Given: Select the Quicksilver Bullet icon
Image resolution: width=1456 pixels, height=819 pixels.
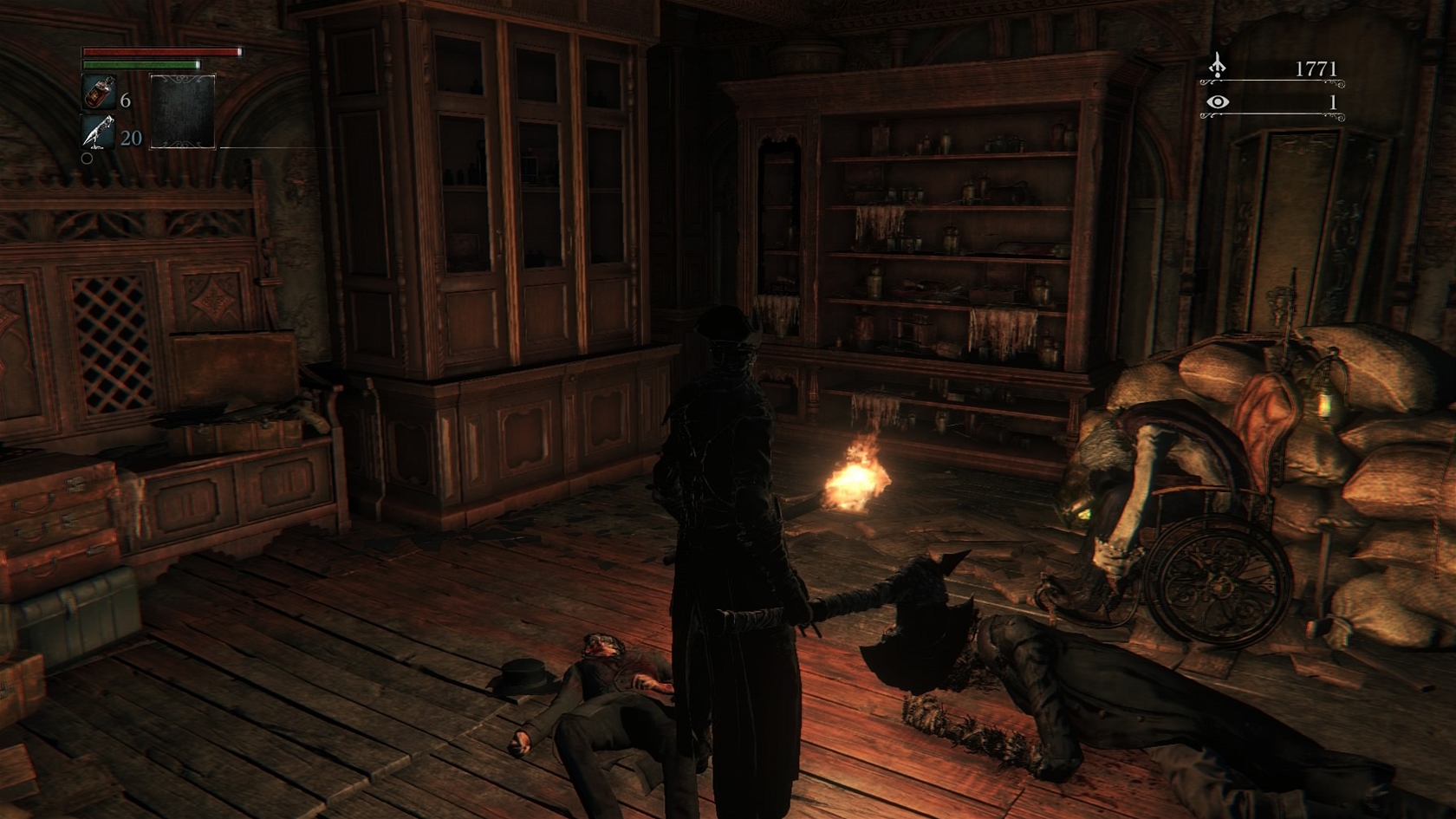Looking at the screenshot, I should point(98,132).
